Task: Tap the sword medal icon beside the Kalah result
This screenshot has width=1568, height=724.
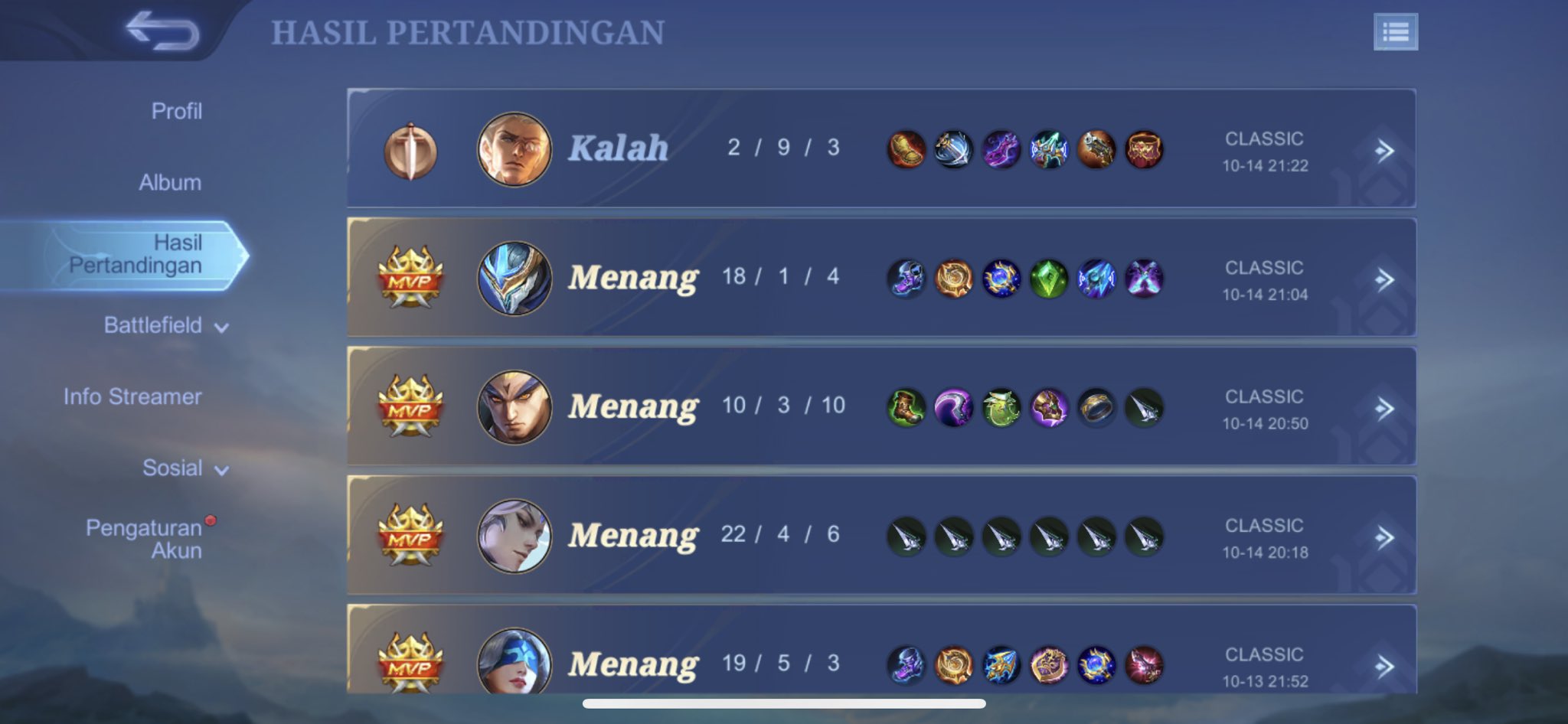Action: pyautogui.click(x=411, y=149)
